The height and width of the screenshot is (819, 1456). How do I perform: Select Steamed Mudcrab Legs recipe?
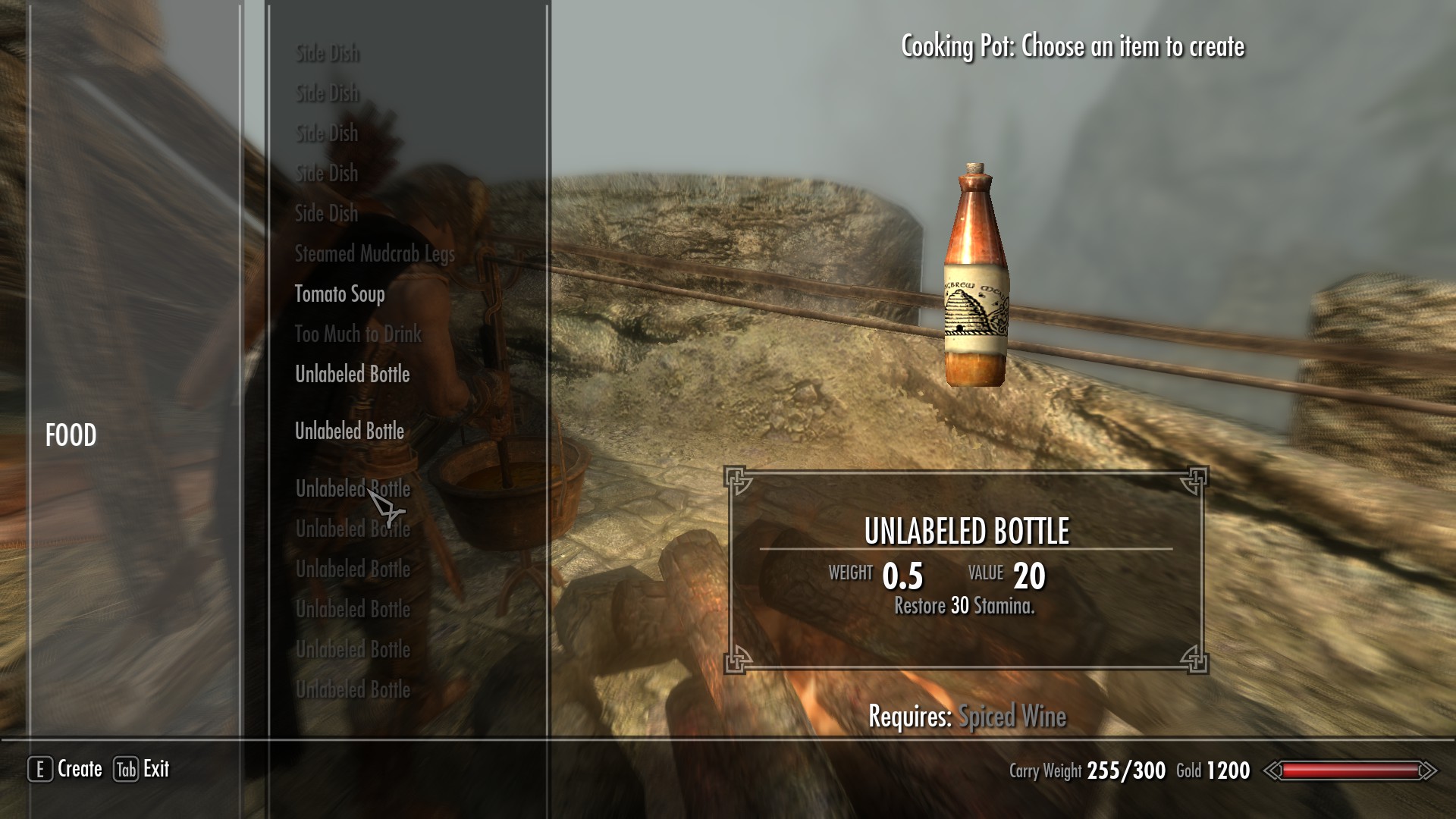[x=375, y=254]
